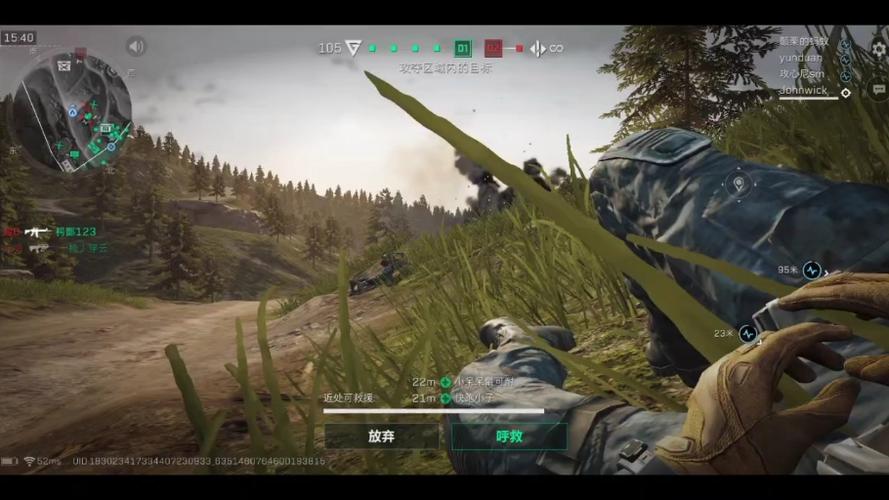The width and height of the screenshot is (889, 500).
Task: Open settings via the gear icon
Action: point(878,48)
